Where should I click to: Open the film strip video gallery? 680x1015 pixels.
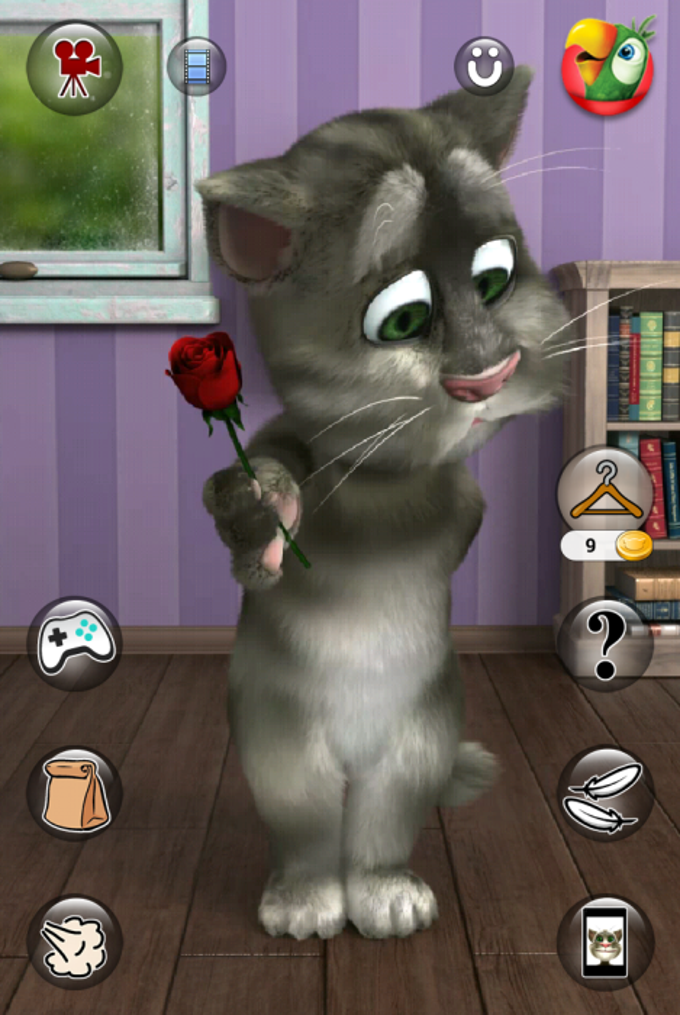tap(197, 66)
